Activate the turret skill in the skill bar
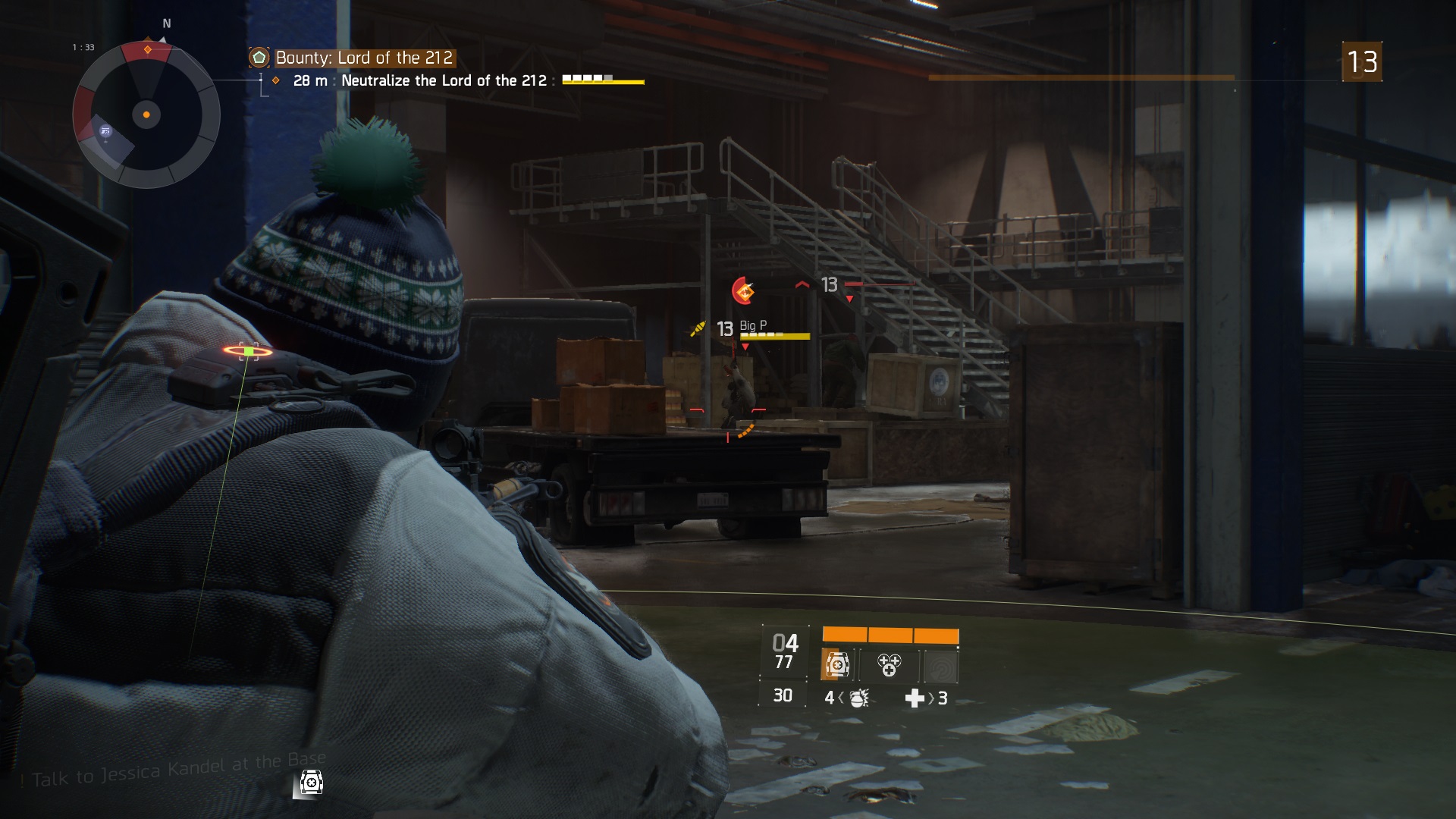1456x819 pixels. tap(838, 665)
